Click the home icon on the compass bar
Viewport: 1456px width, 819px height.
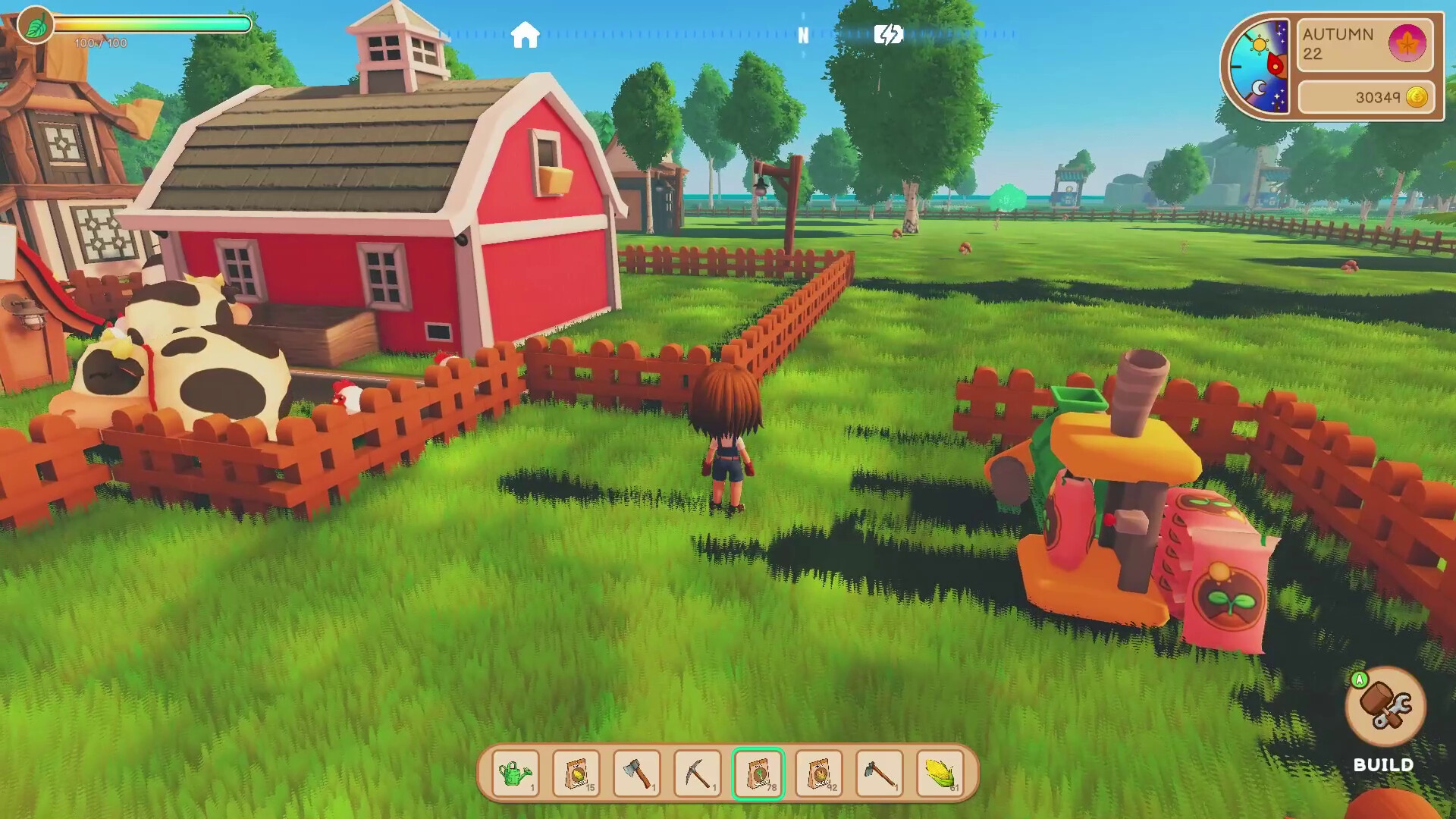[x=526, y=34]
